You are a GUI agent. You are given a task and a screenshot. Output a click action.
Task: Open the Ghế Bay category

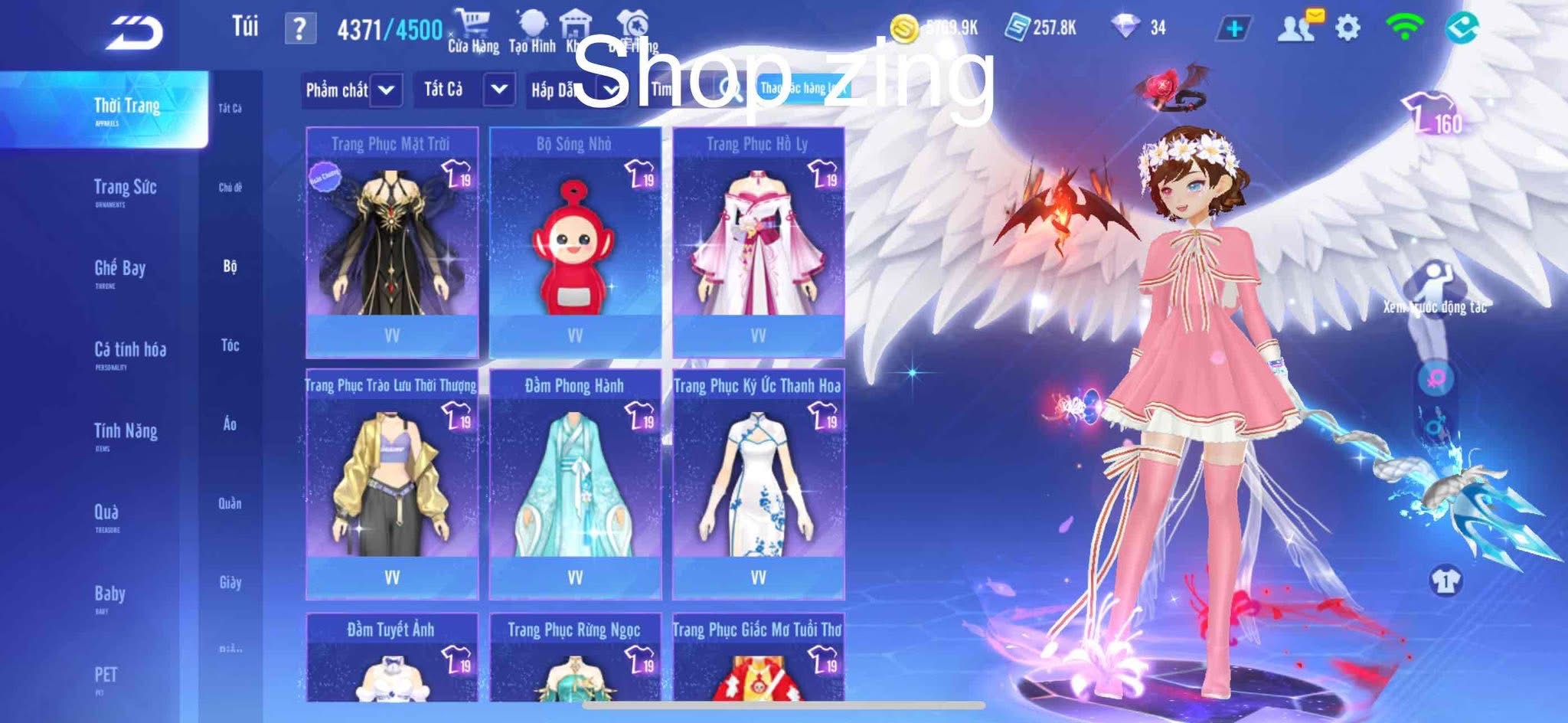tap(119, 271)
